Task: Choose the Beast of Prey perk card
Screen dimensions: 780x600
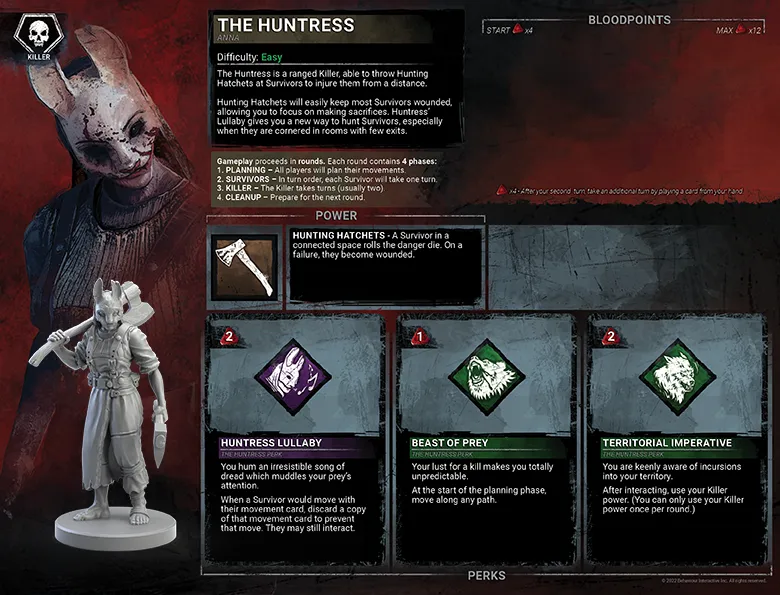Action: 485,440
